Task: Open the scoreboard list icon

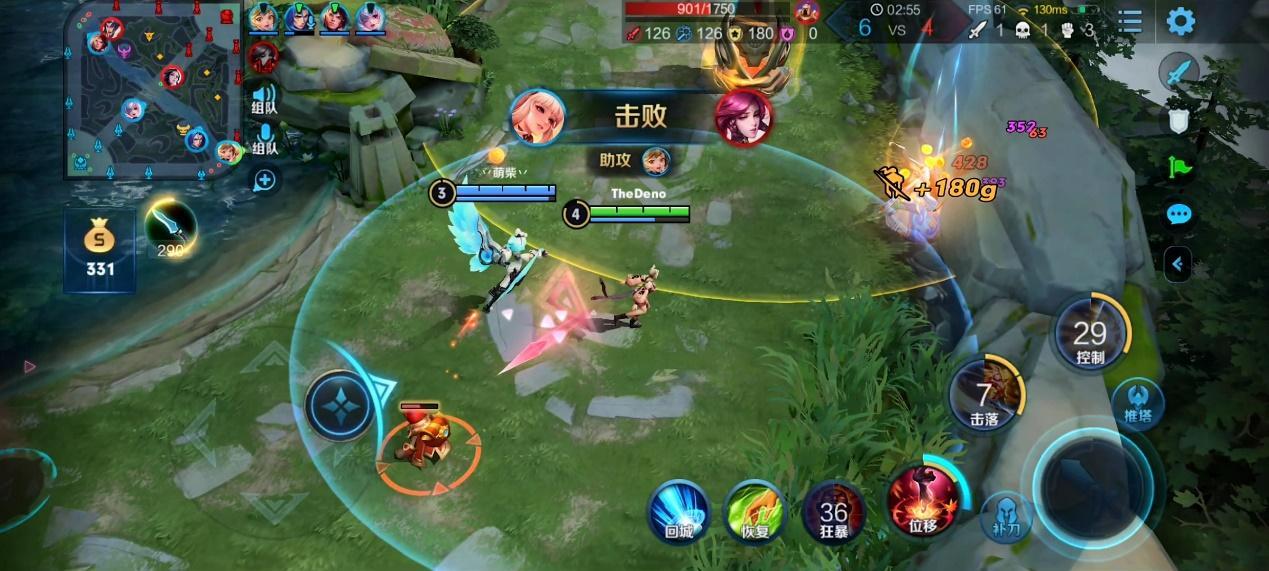Action: (1130, 21)
